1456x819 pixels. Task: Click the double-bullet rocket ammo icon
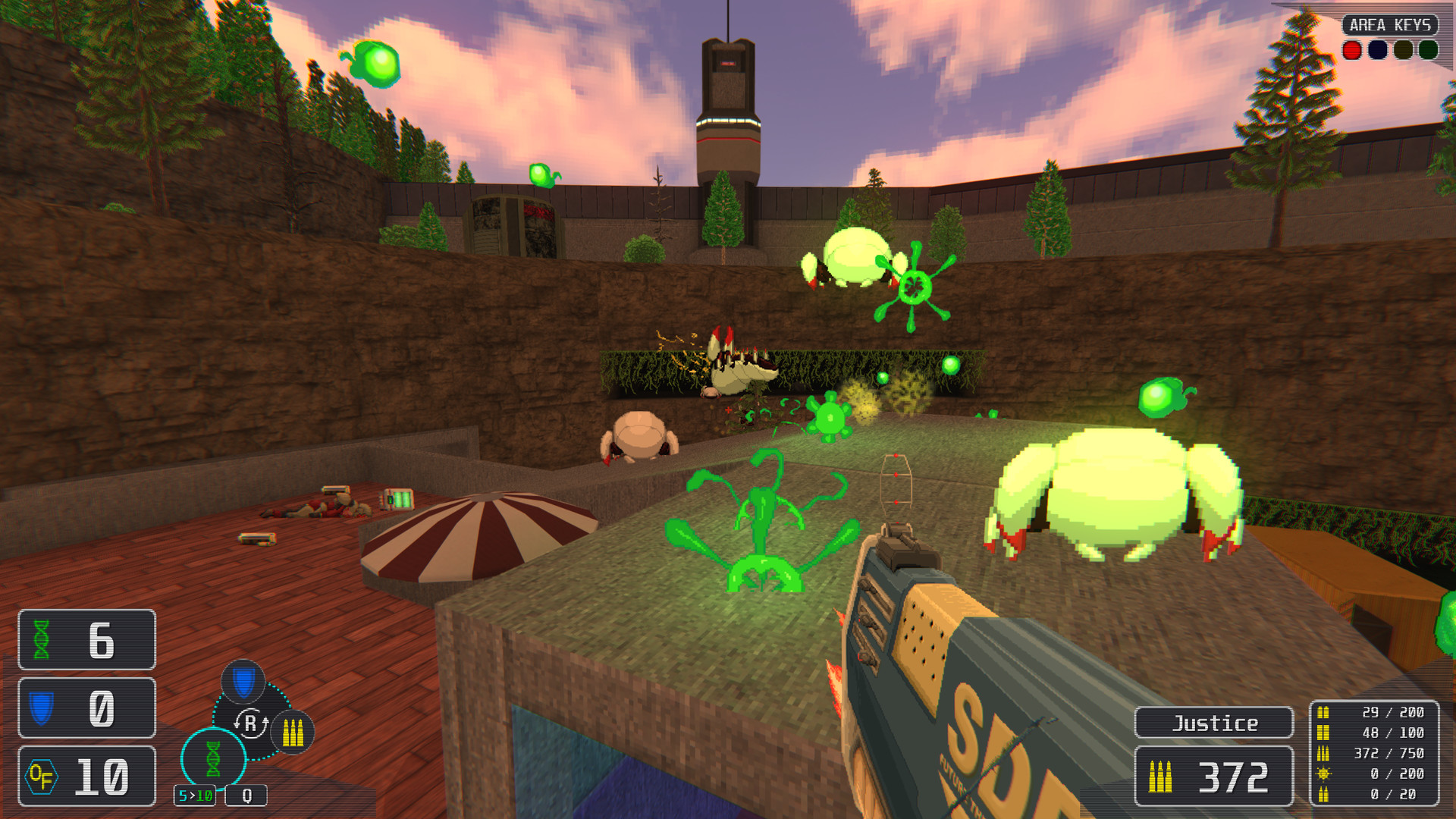click(x=1323, y=794)
